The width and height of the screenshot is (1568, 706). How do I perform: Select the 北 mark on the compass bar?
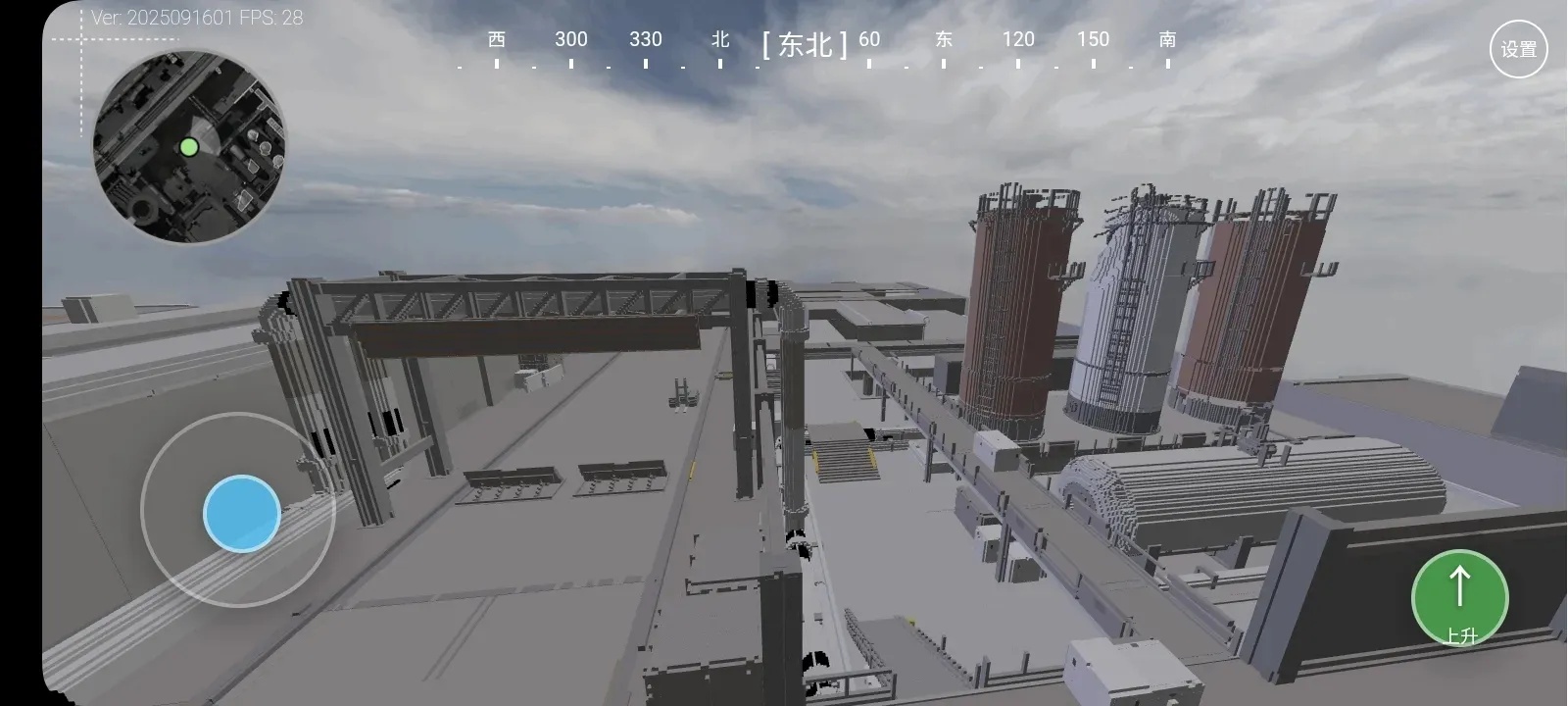(x=720, y=39)
